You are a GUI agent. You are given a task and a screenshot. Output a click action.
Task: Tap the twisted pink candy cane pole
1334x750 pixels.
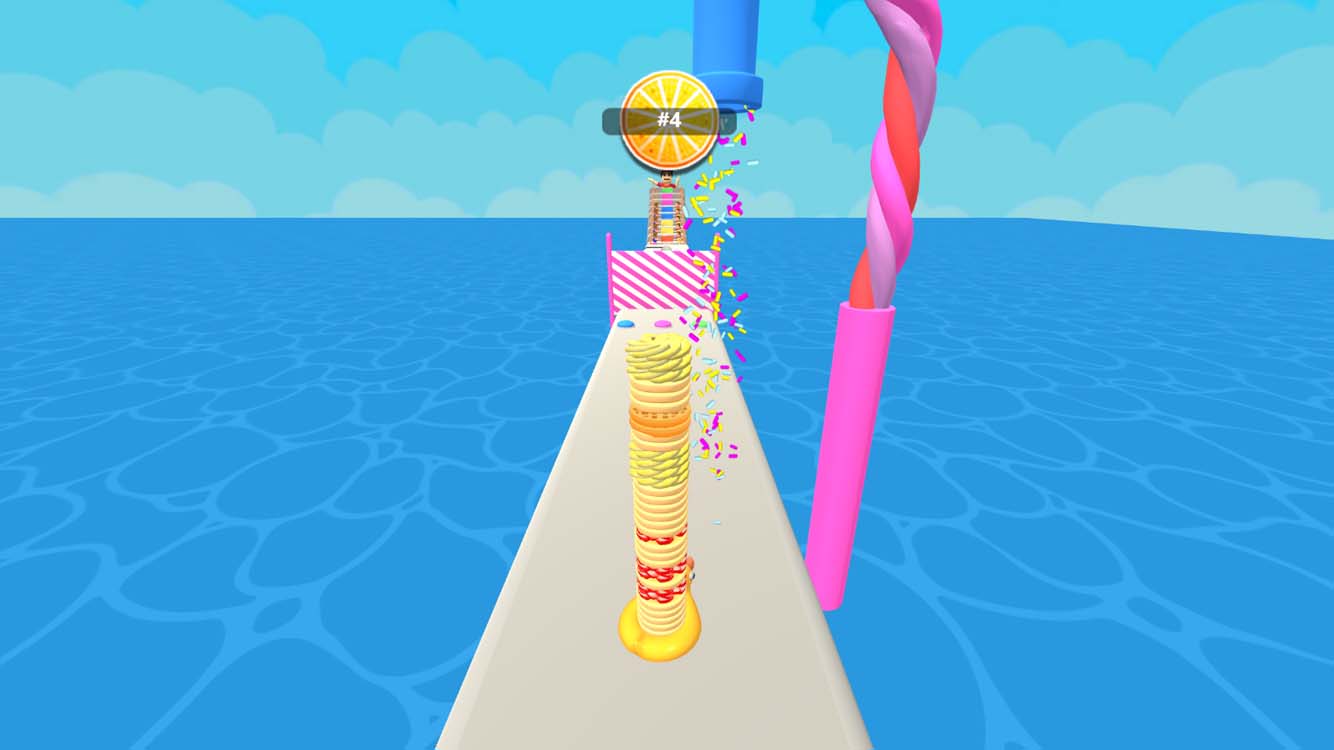pyautogui.click(x=895, y=160)
